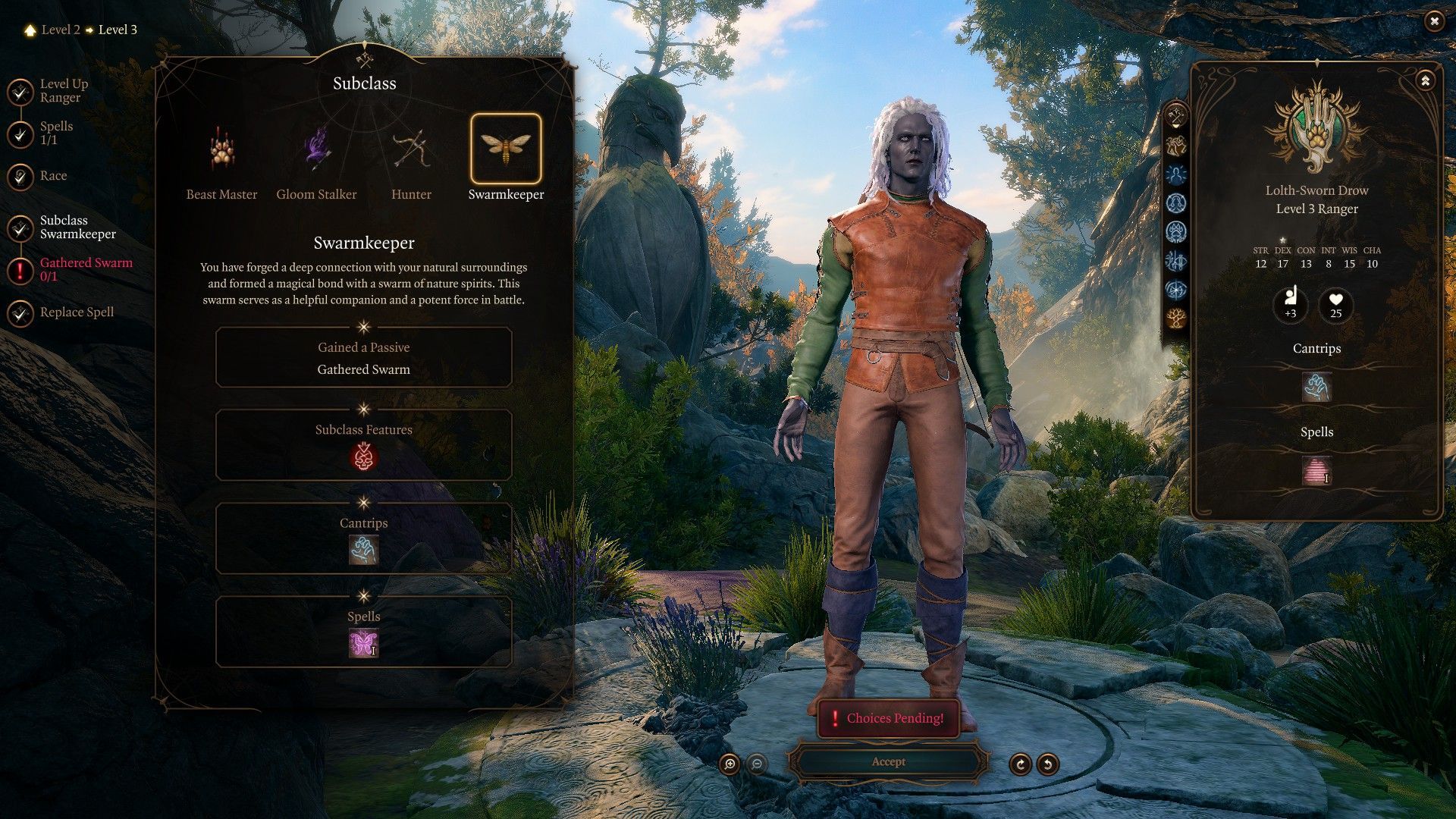
Task: Select the Swarmkeeper wasp icon
Action: (x=506, y=149)
